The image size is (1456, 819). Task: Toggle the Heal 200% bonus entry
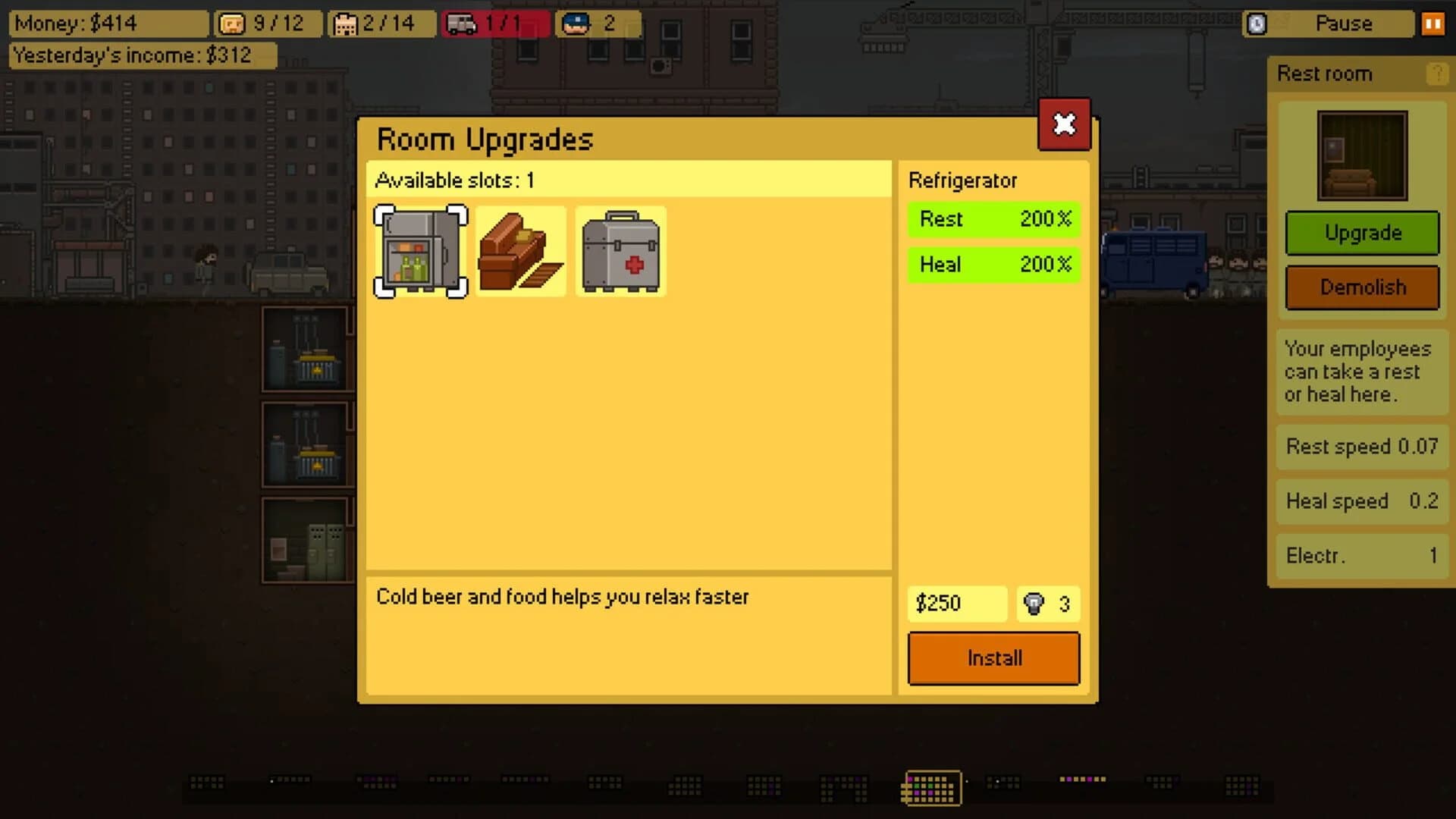click(993, 265)
